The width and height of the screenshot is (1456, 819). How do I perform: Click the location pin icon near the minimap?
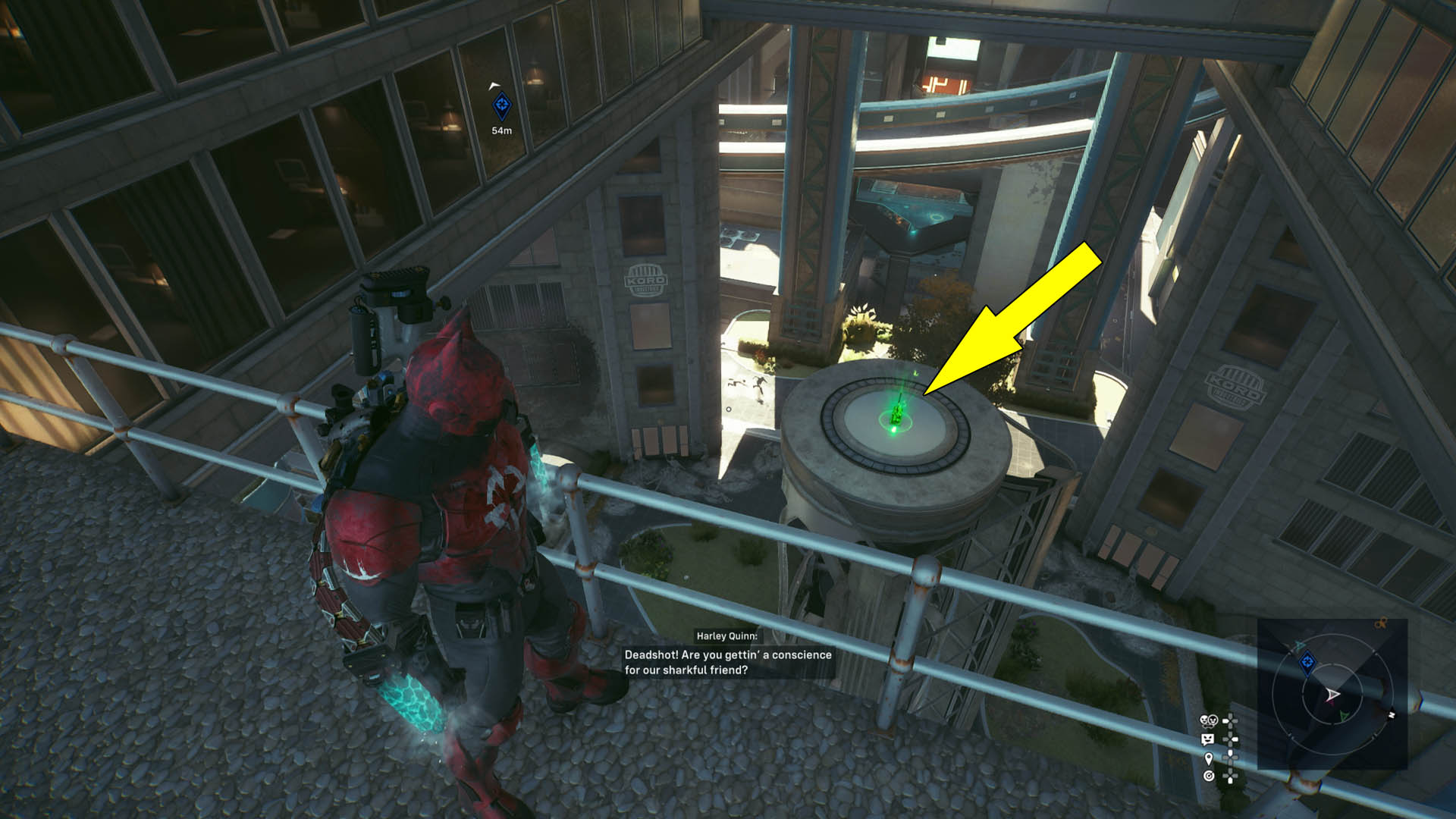pyautogui.click(x=1208, y=760)
